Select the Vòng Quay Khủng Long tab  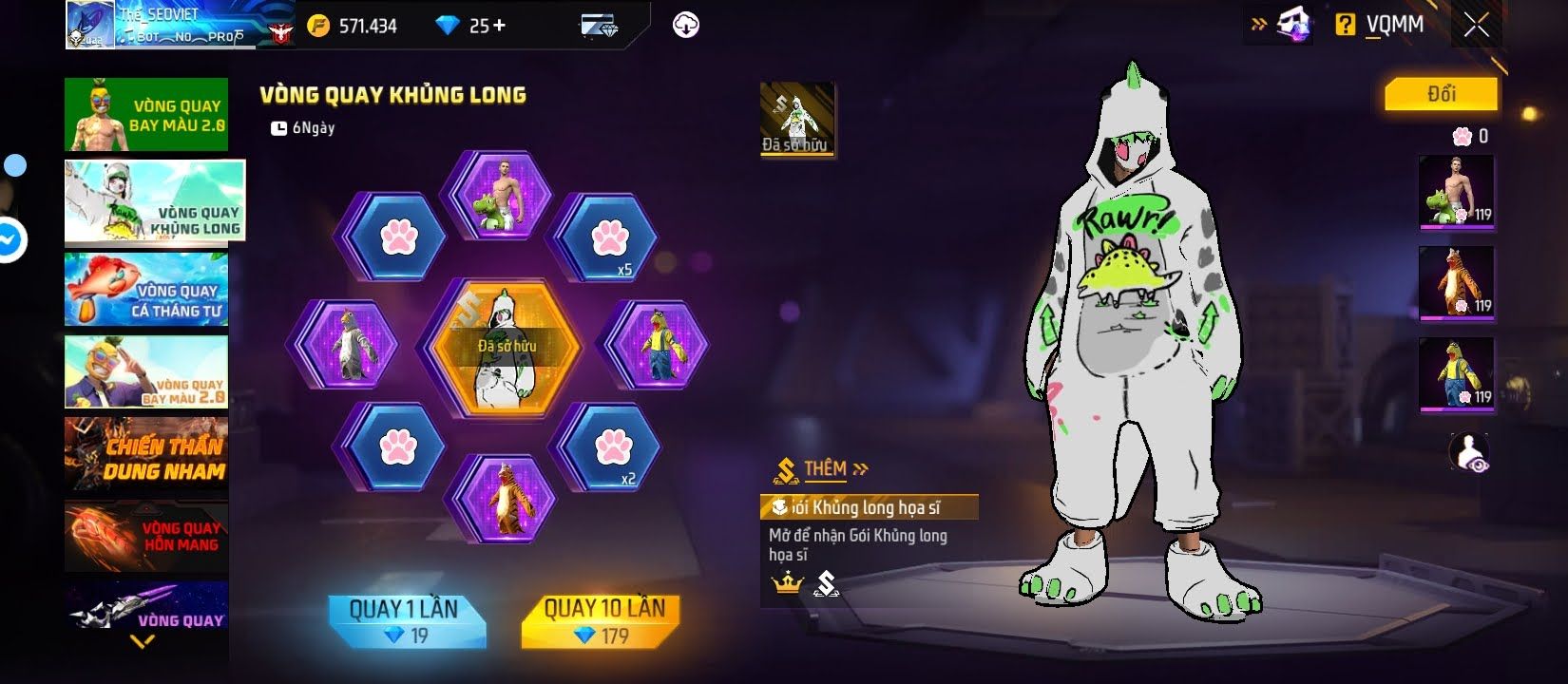(154, 201)
